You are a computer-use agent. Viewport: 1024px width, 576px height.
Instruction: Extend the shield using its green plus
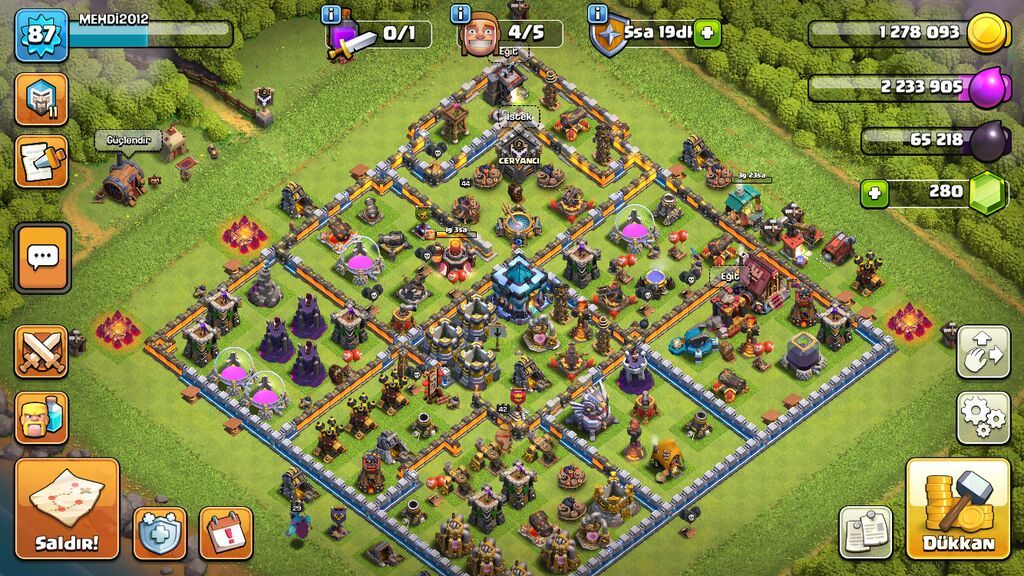(707, 33)
